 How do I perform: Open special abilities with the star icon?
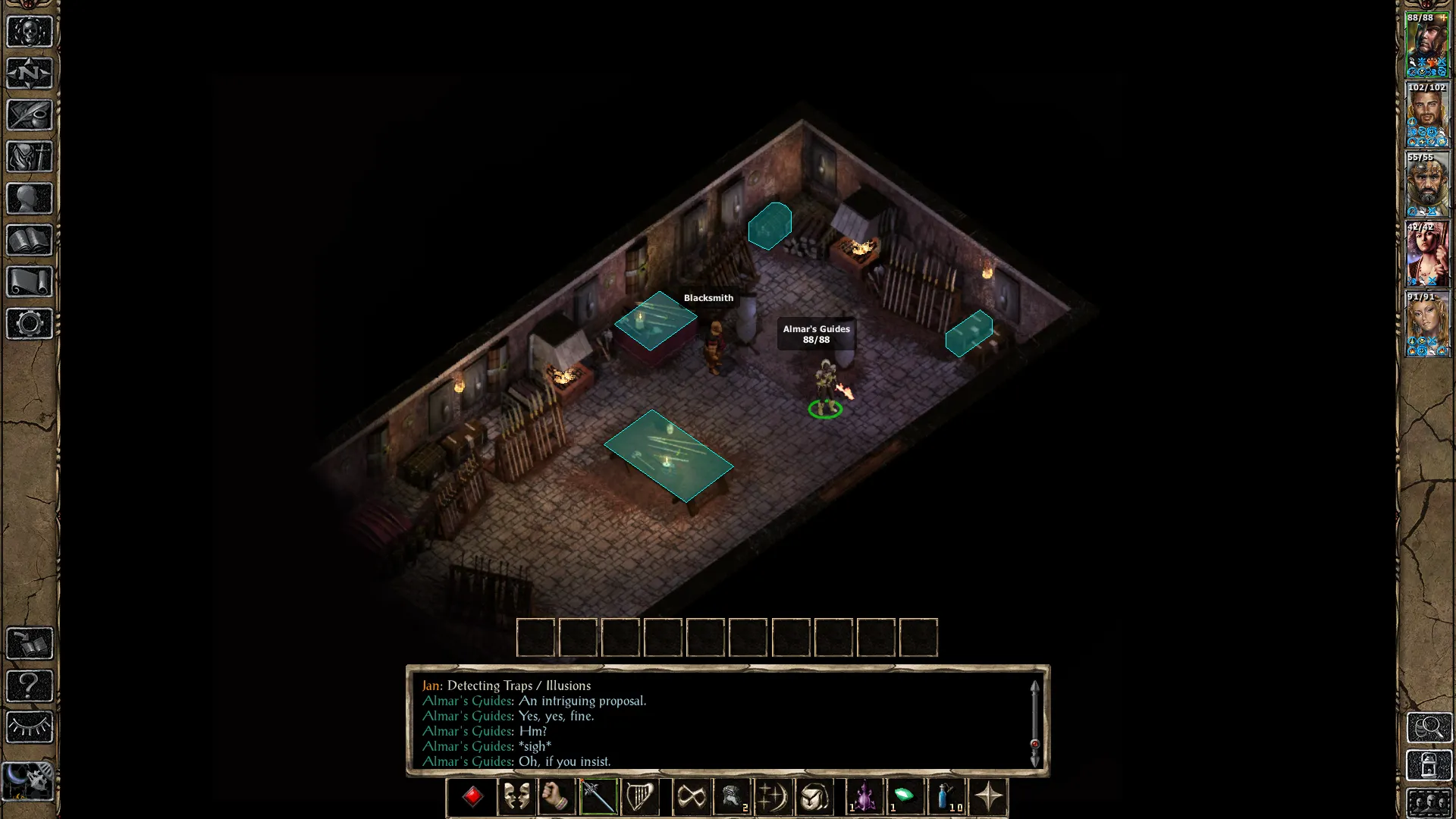tap(988, 797)
